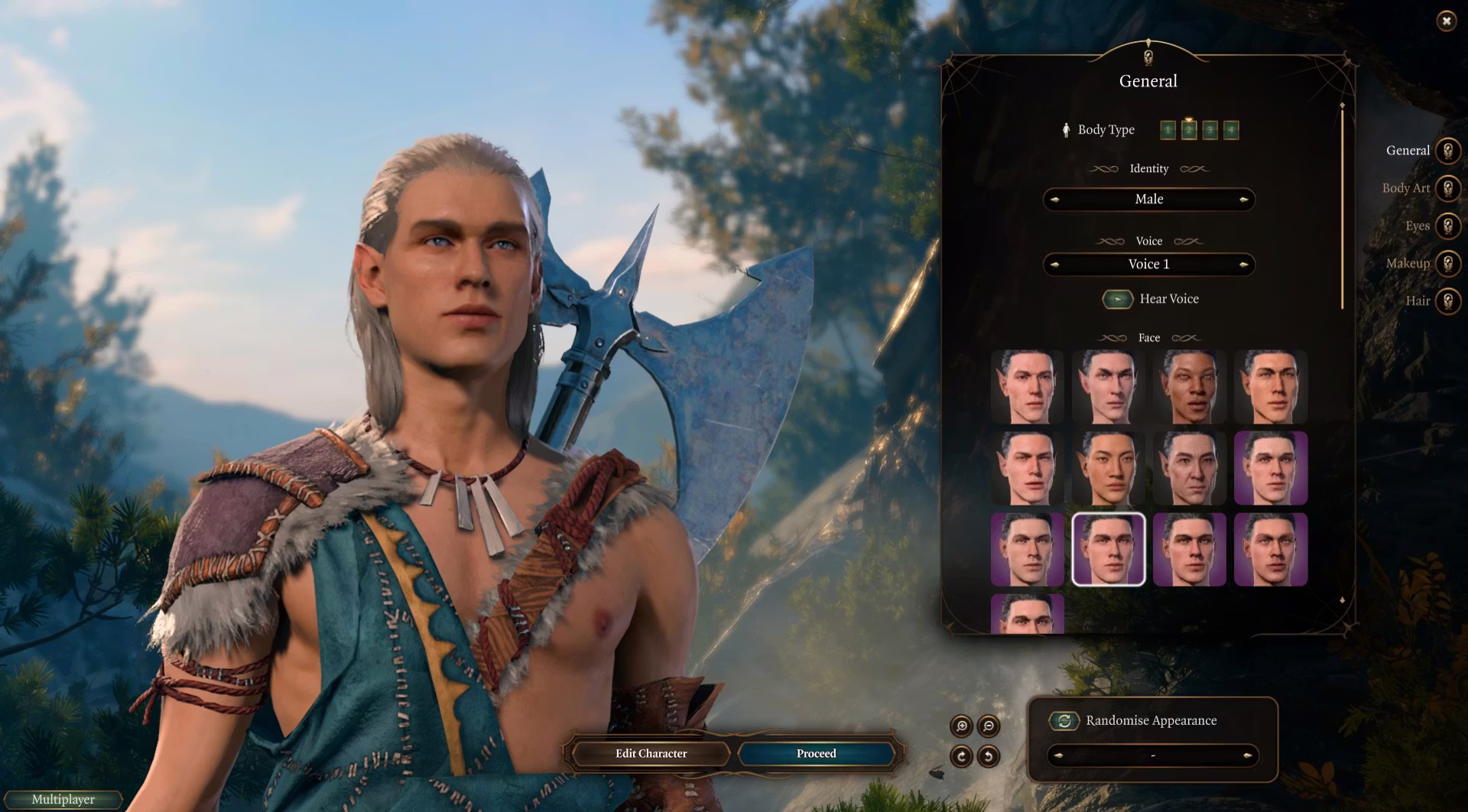This screenshot has height=812, width=1468.
Task: Proceed with the current character
Action: pyautogui.click(x=816, y=753)
